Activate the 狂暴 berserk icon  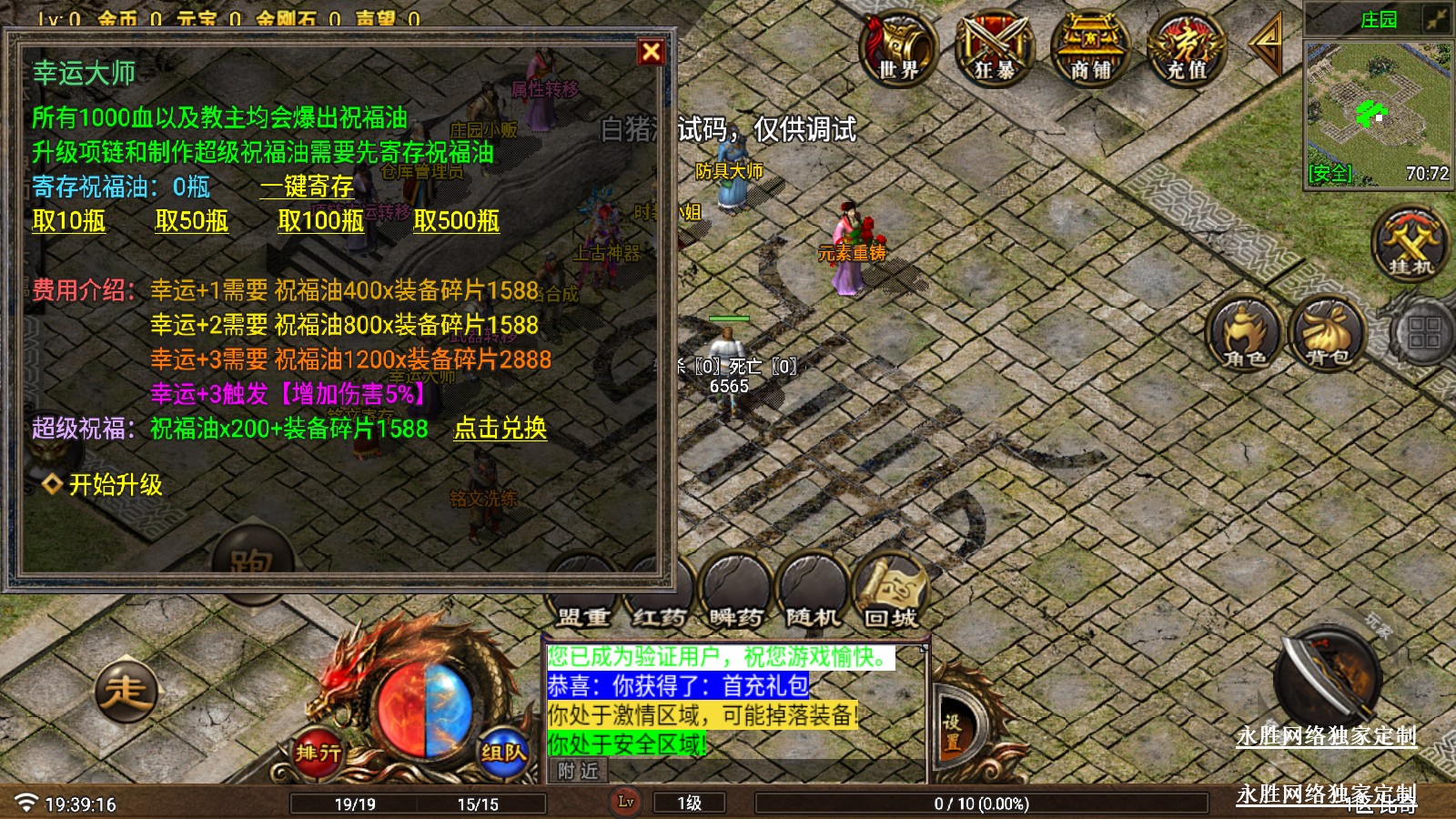coord(994,50)
